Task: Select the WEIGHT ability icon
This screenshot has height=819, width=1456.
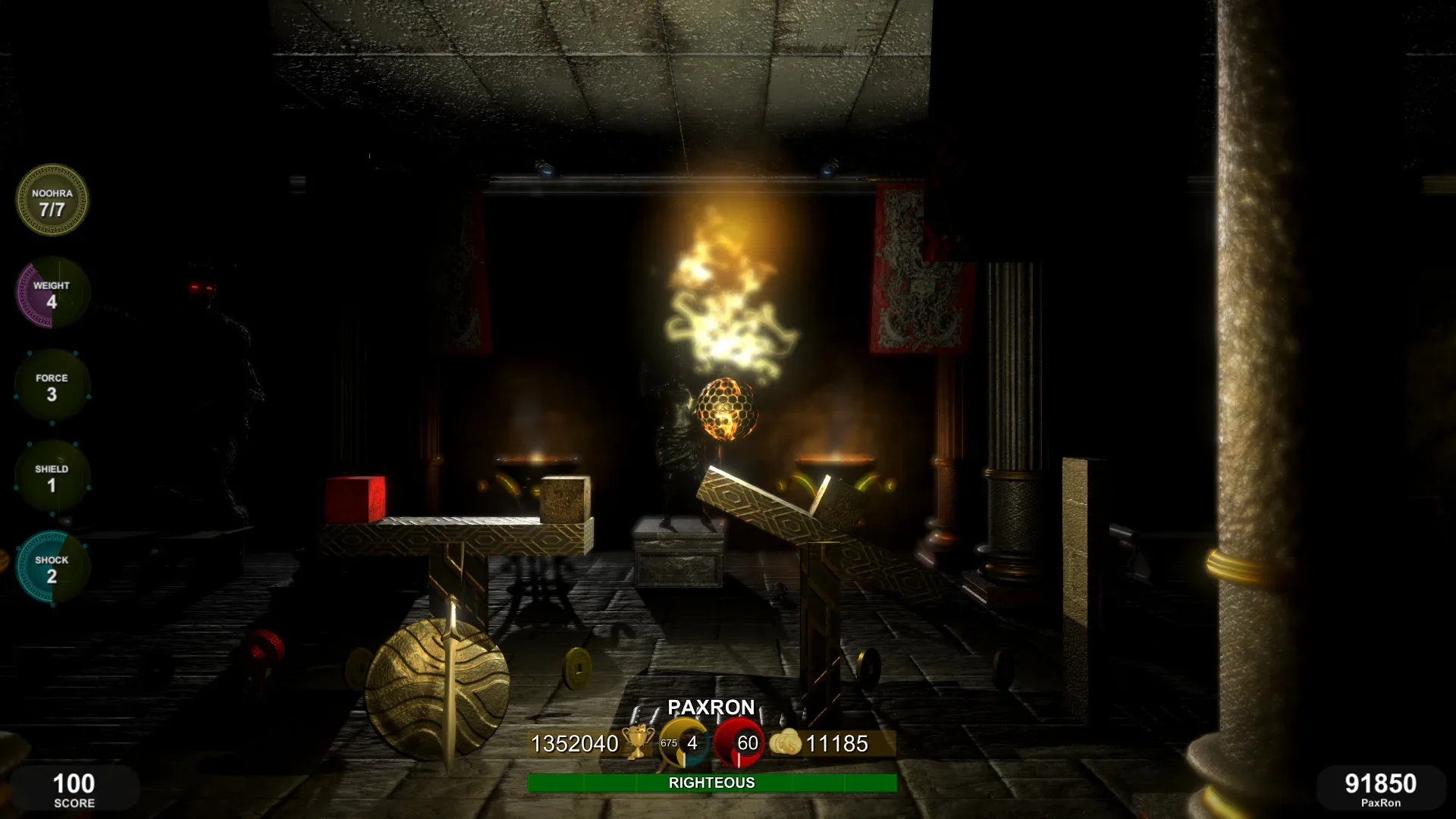Action: [52, 294]
